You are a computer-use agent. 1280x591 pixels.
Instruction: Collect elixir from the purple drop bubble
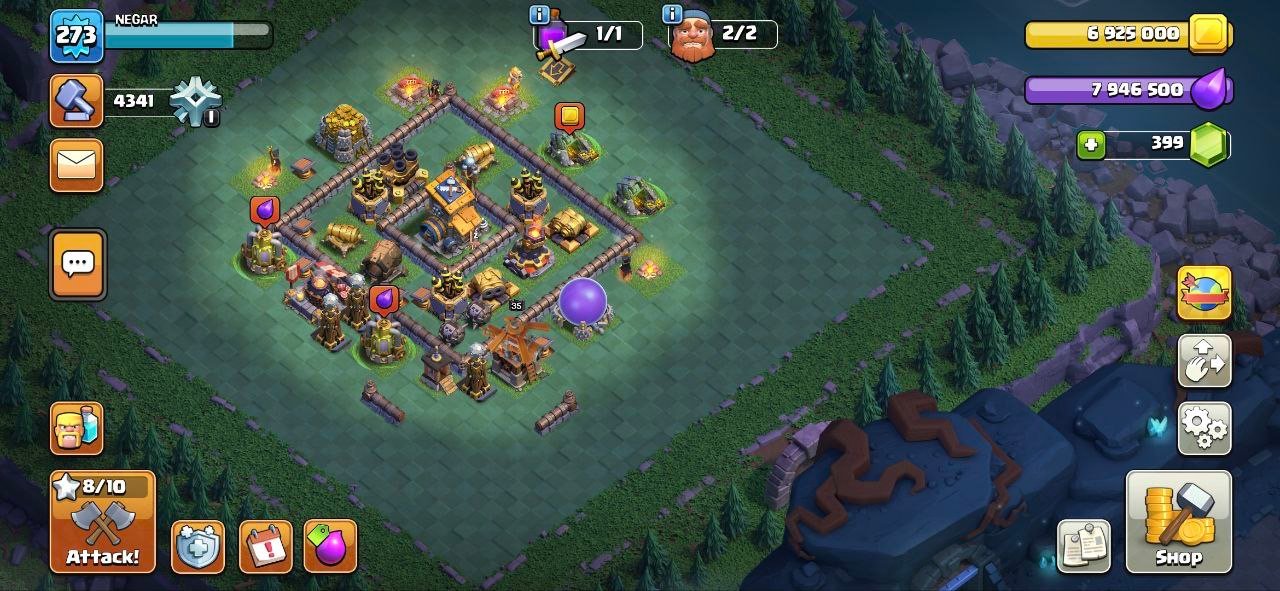coord(265,209)
